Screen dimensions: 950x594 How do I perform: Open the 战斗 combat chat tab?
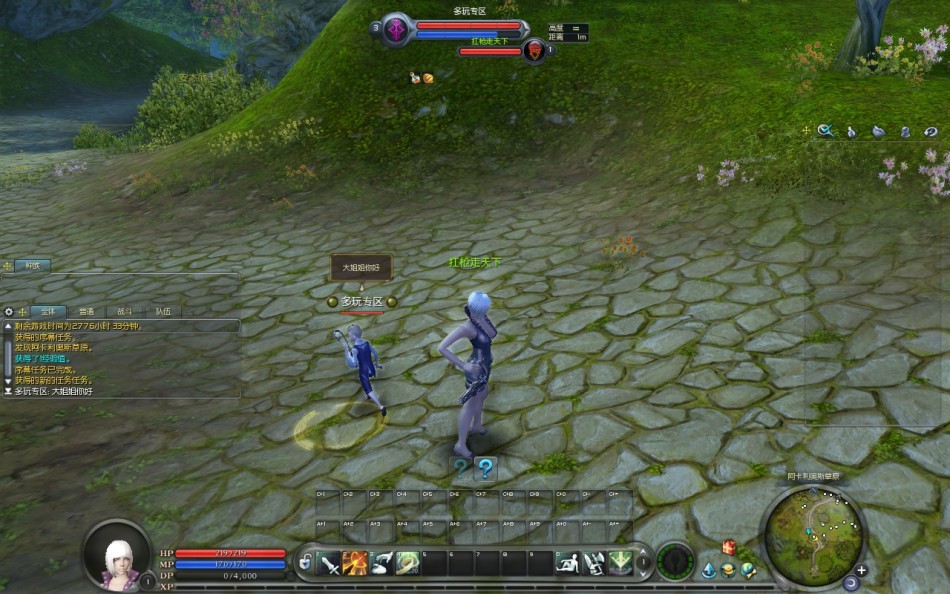click(125, 312)
